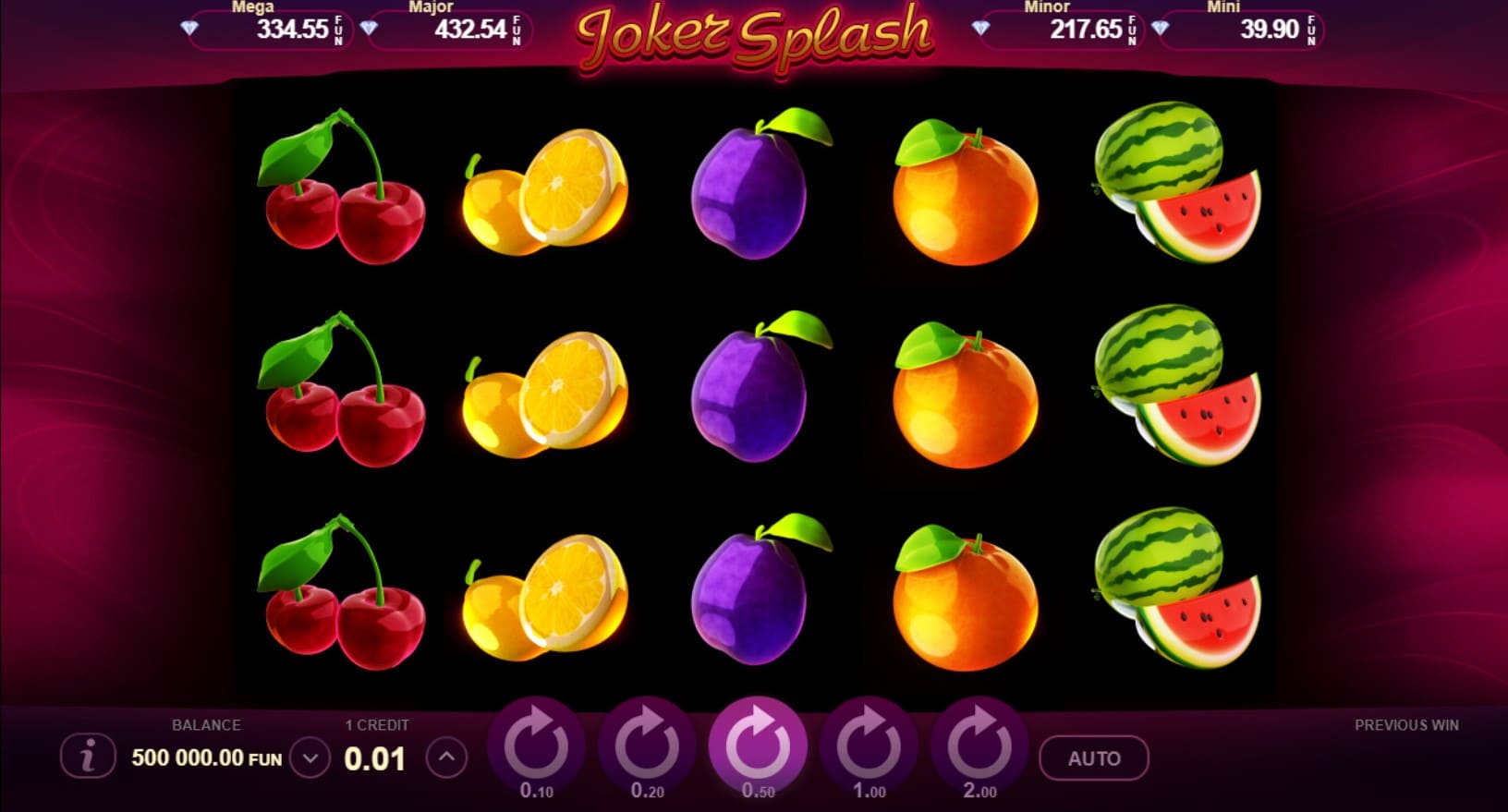Start autoplay with the AUTO button

1094,758
